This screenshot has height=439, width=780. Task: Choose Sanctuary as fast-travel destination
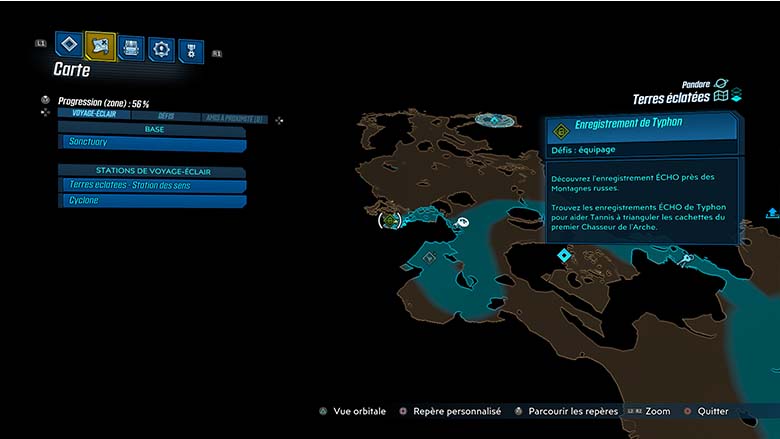pyautogui.click(x=152, y=145)
